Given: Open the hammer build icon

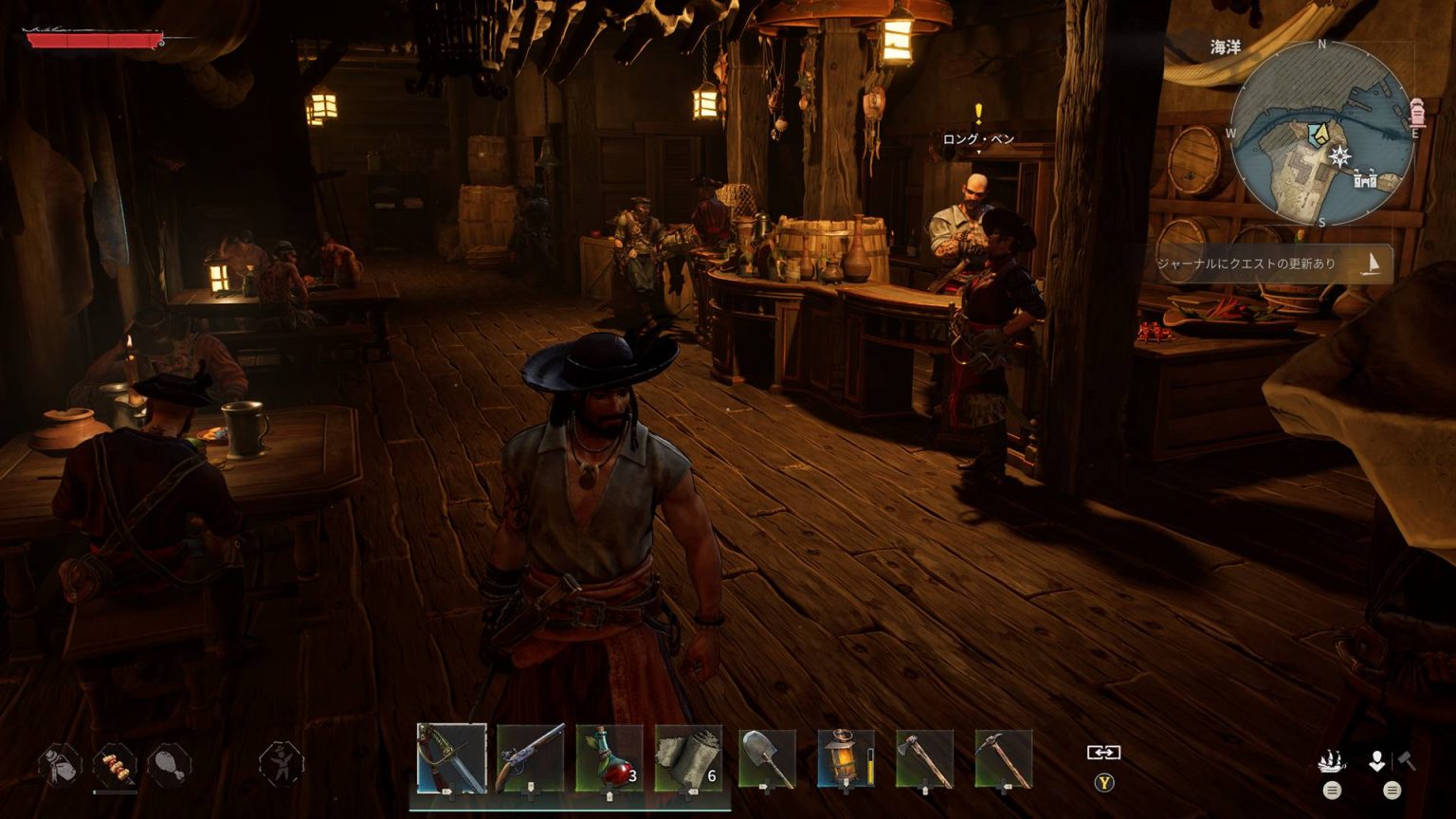Looking at the screenshot, I should pyautogui.click(x=1406, y=760).
